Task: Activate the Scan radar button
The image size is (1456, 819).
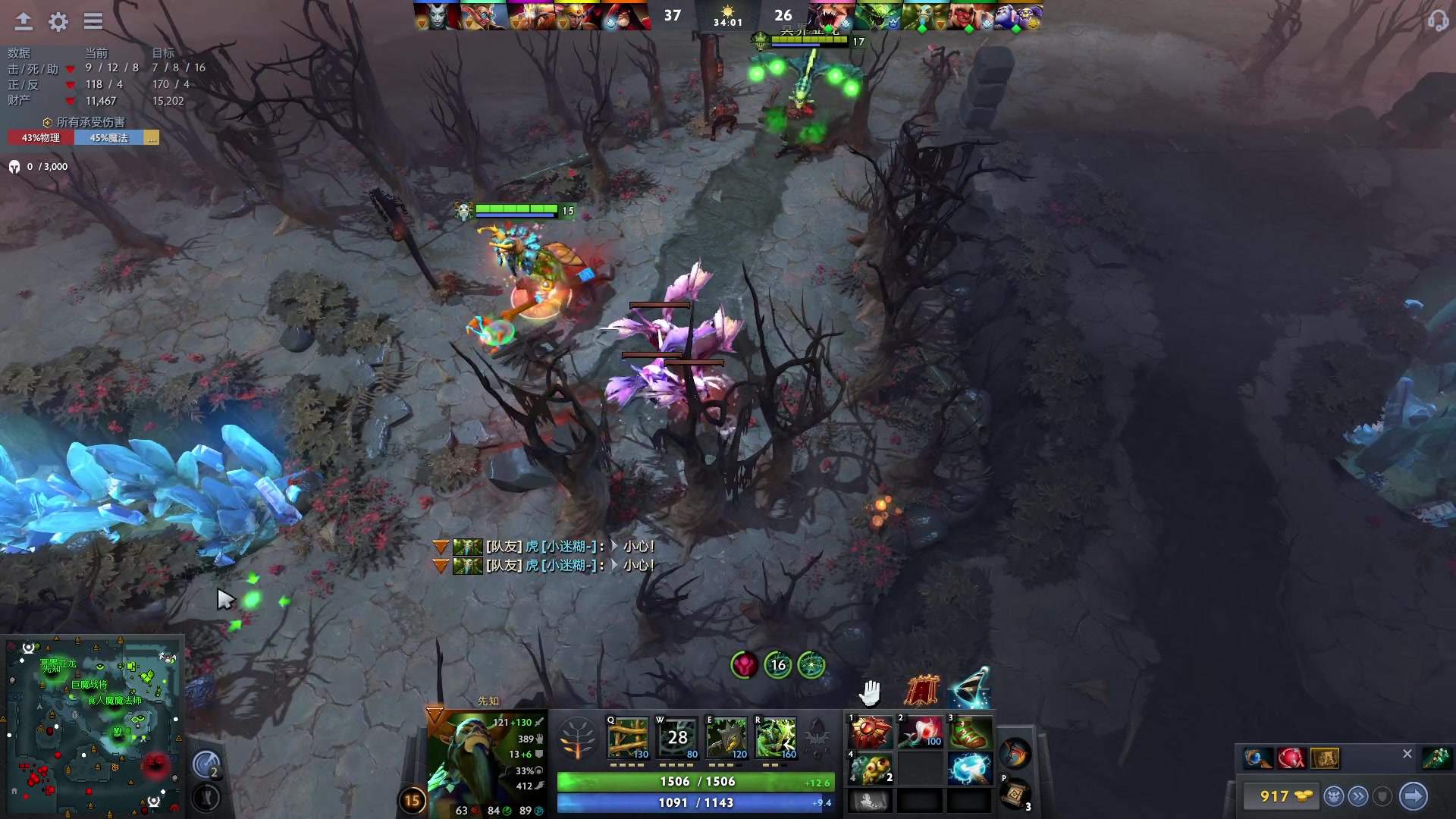Action: click(206, 764)
